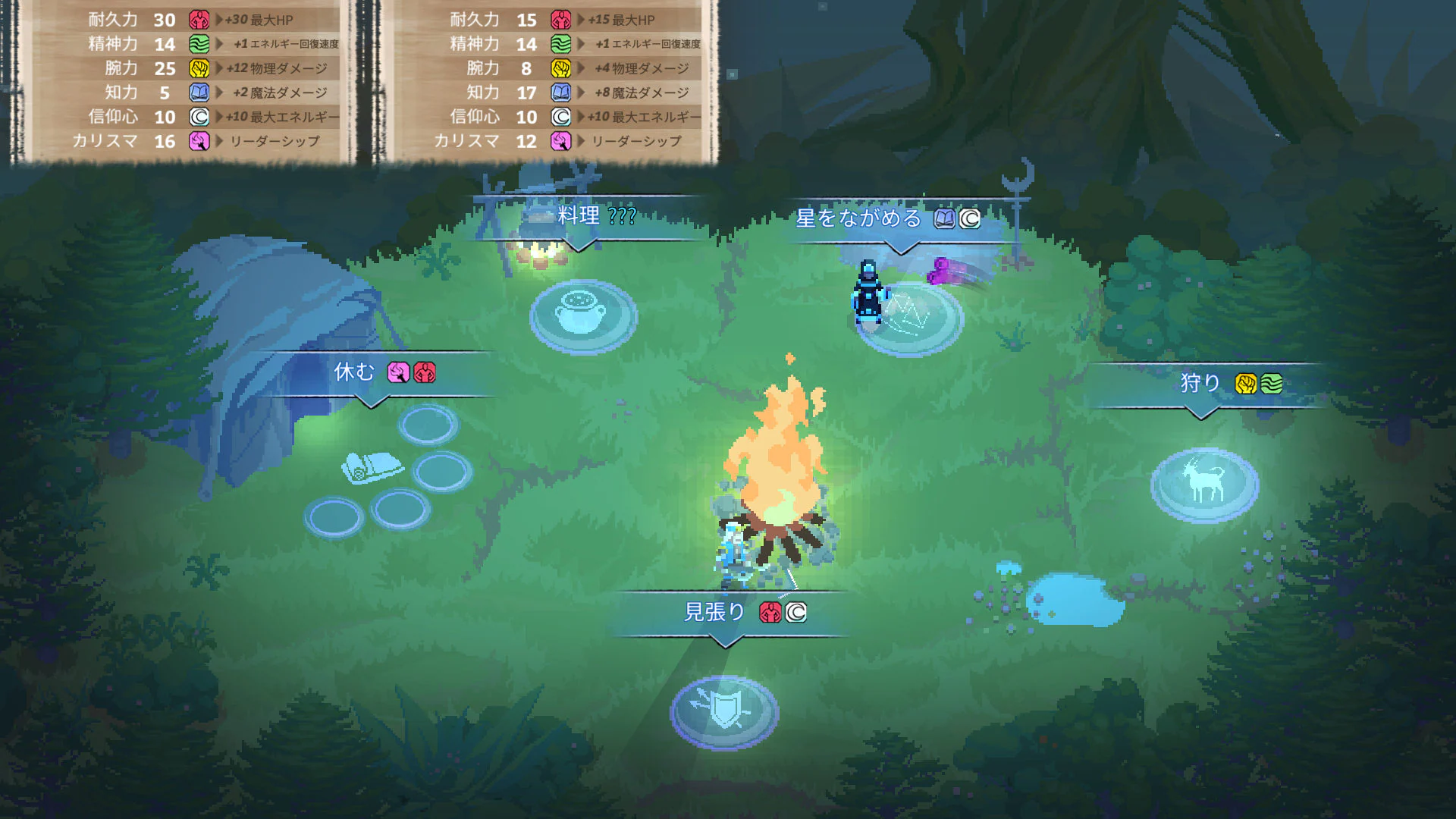Click the heart icon beside the 休む banner
Screen dimensions: 1456x819
(x=424, y=373)
